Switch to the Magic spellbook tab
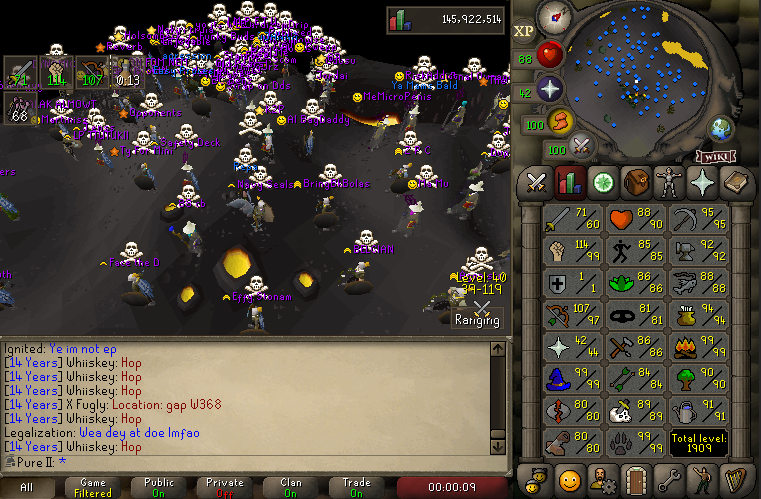This screenshot has width=761, height=499. coord(735,183)
